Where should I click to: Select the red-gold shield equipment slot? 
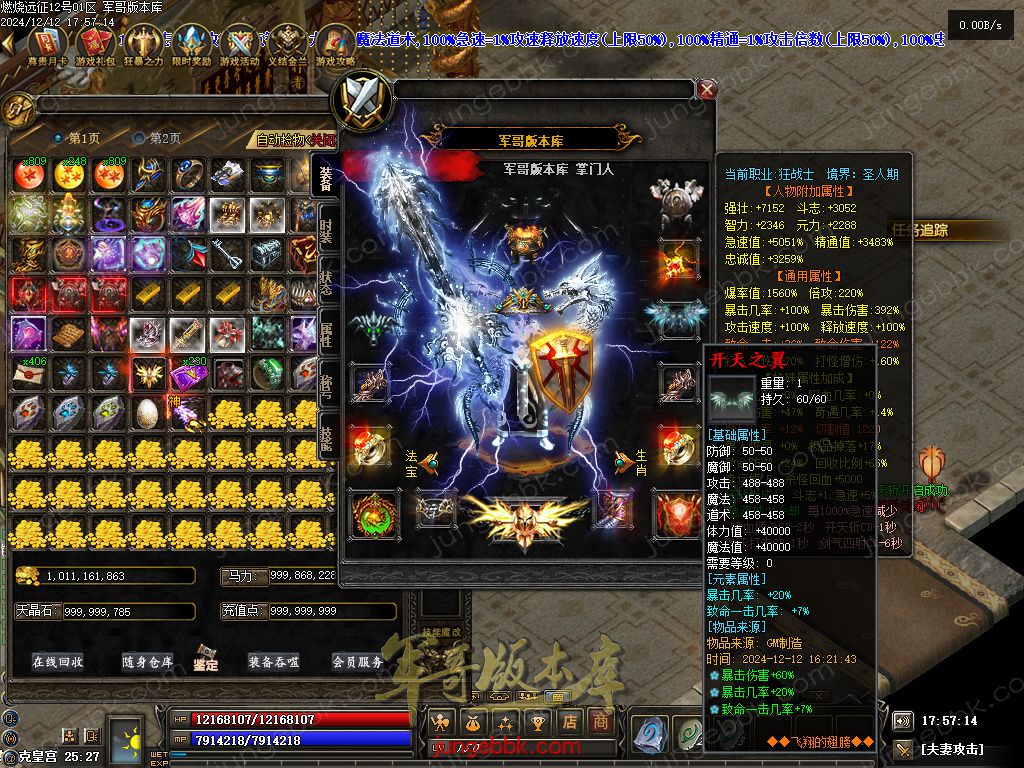click(x=557, y=369)
